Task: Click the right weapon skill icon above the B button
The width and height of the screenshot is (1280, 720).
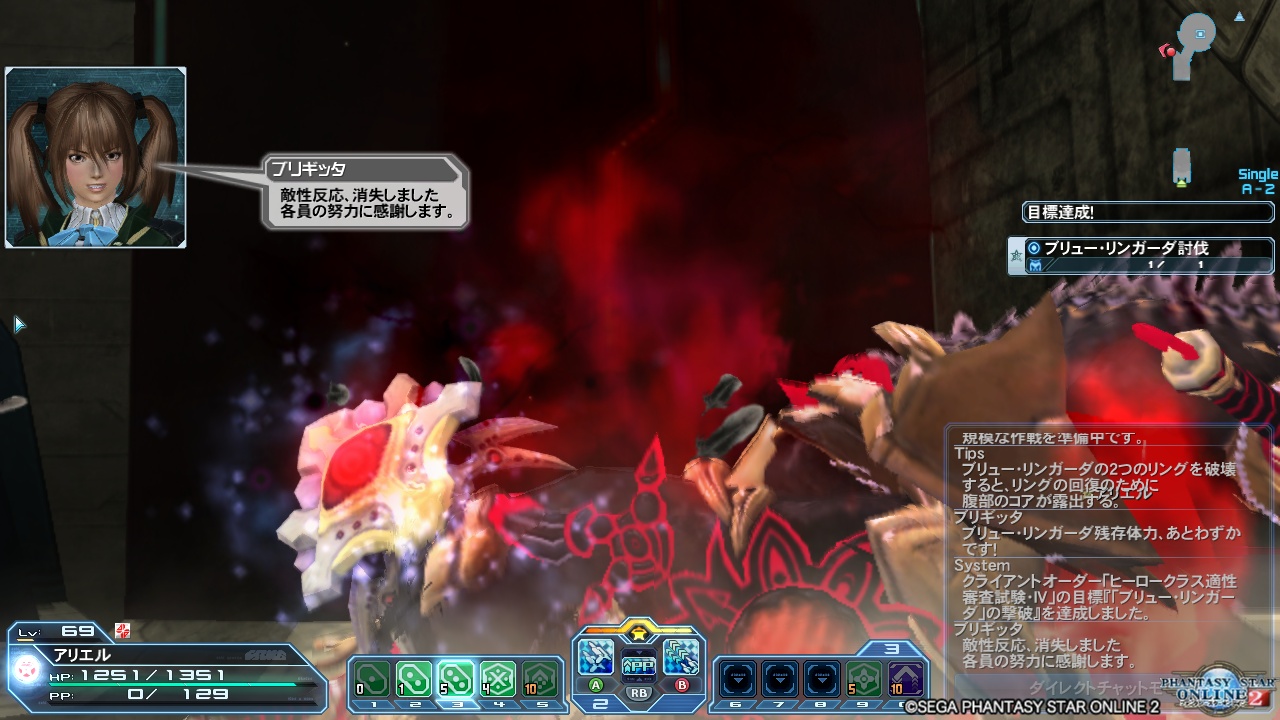Action: pos(680,657)
